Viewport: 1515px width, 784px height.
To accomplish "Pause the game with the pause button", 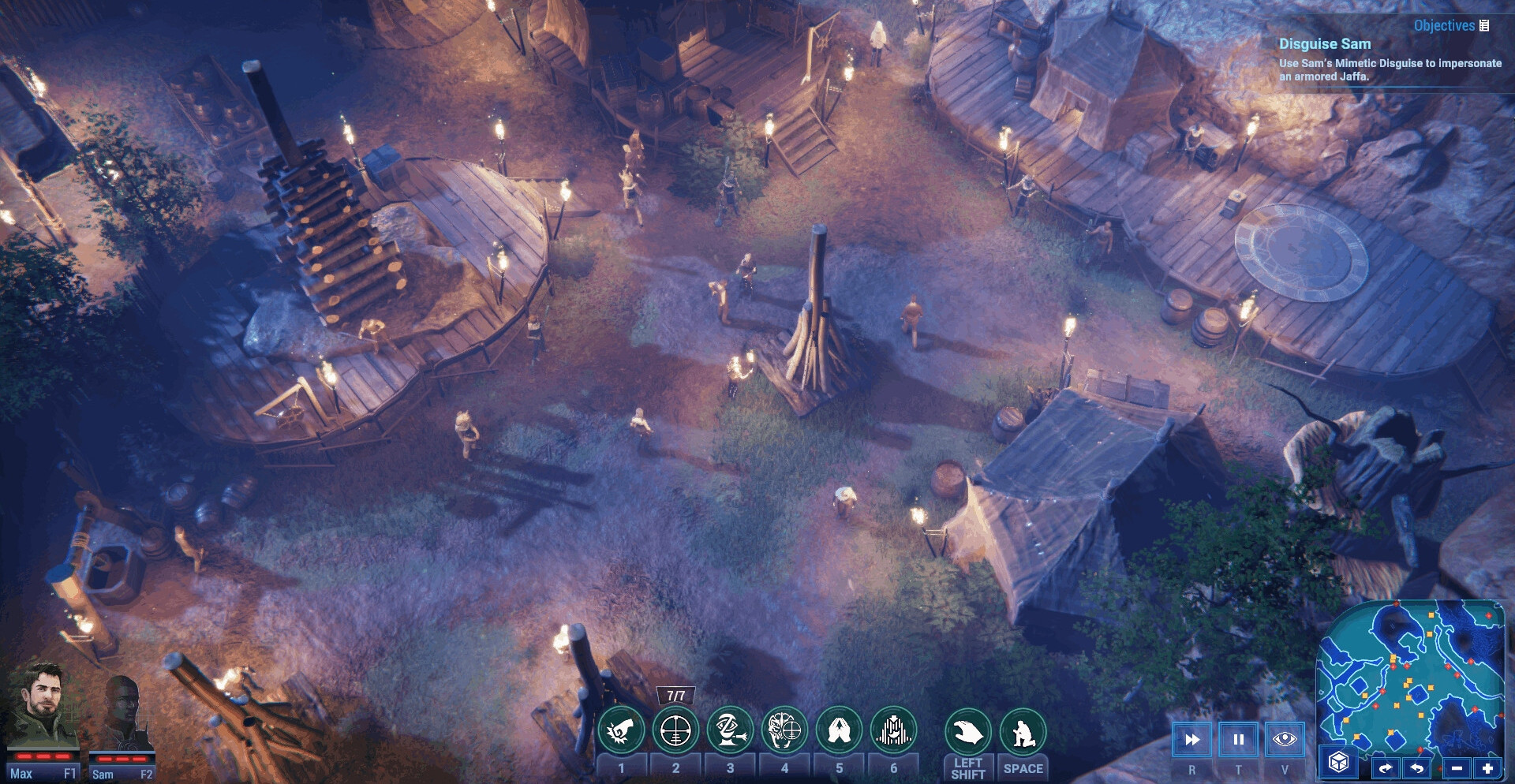I will [x=1238, y=740].
